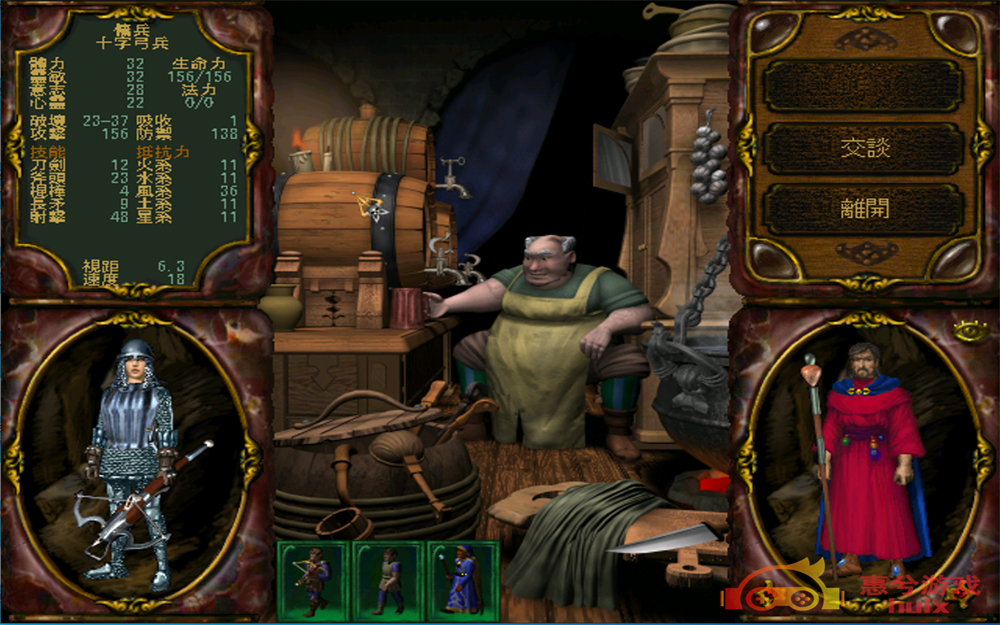
Task: Choose the 交談 (Talk) option
Action: 863,148
